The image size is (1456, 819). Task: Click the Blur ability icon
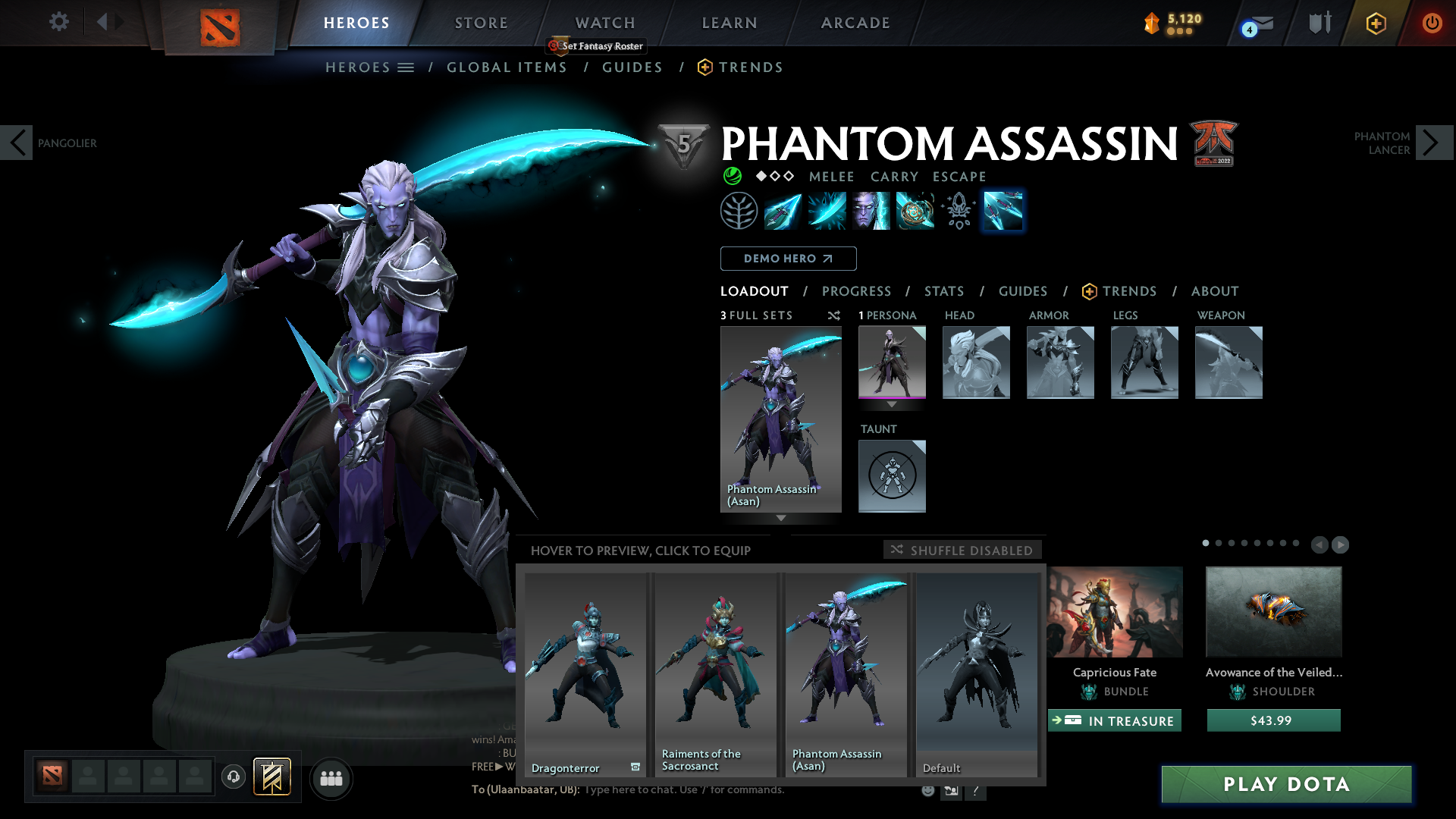click(x=871, y=211)
